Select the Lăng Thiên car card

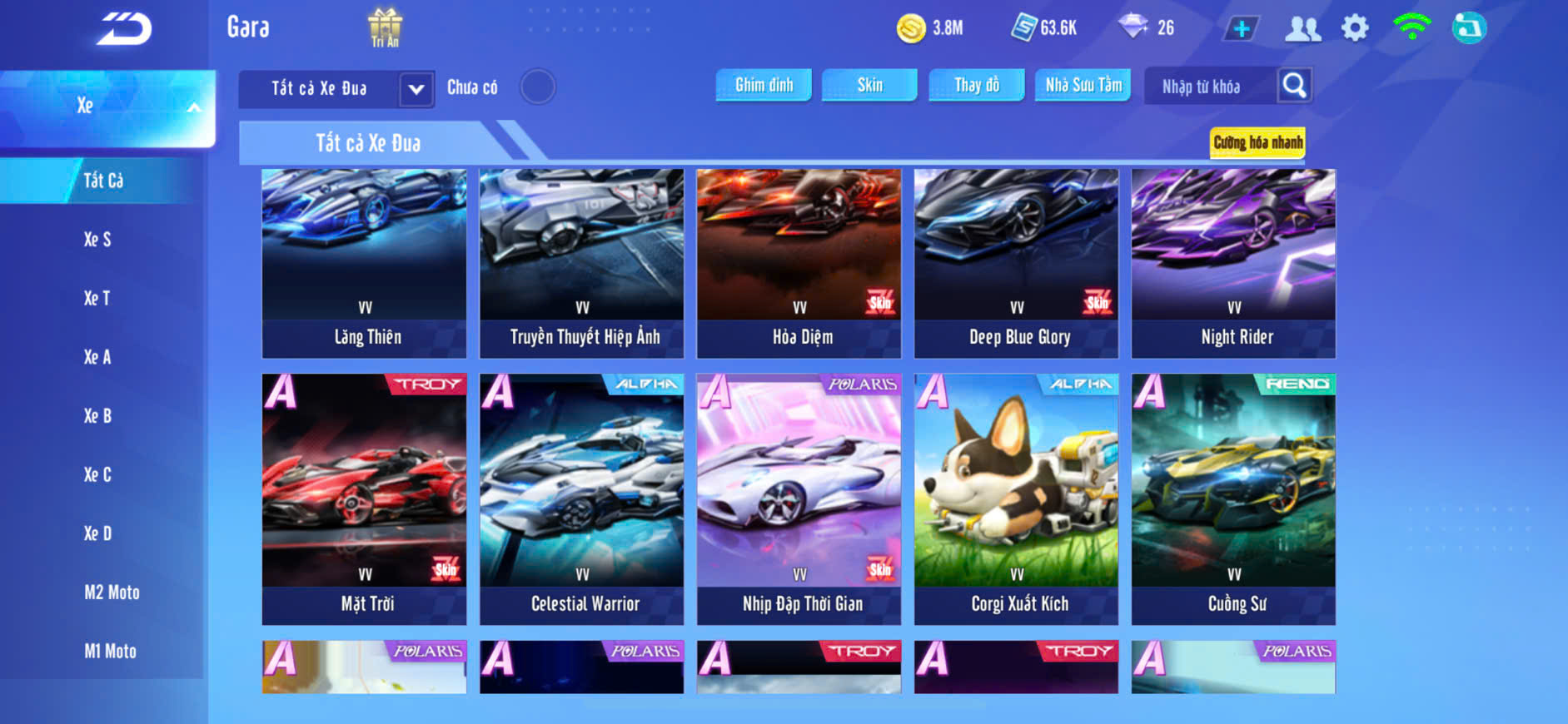(365, 263)
